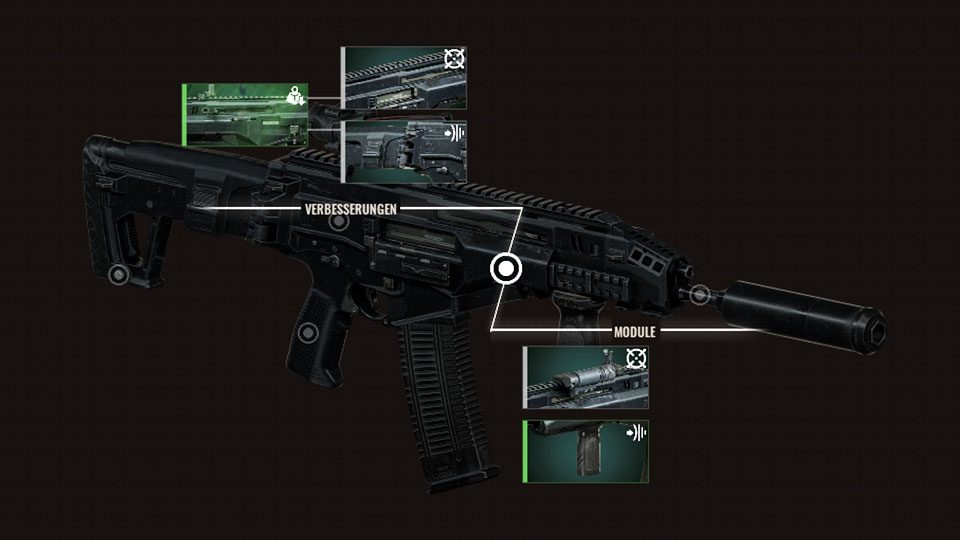Choose the top rail upgrade with crosshair icon

[x=405, y=77]
